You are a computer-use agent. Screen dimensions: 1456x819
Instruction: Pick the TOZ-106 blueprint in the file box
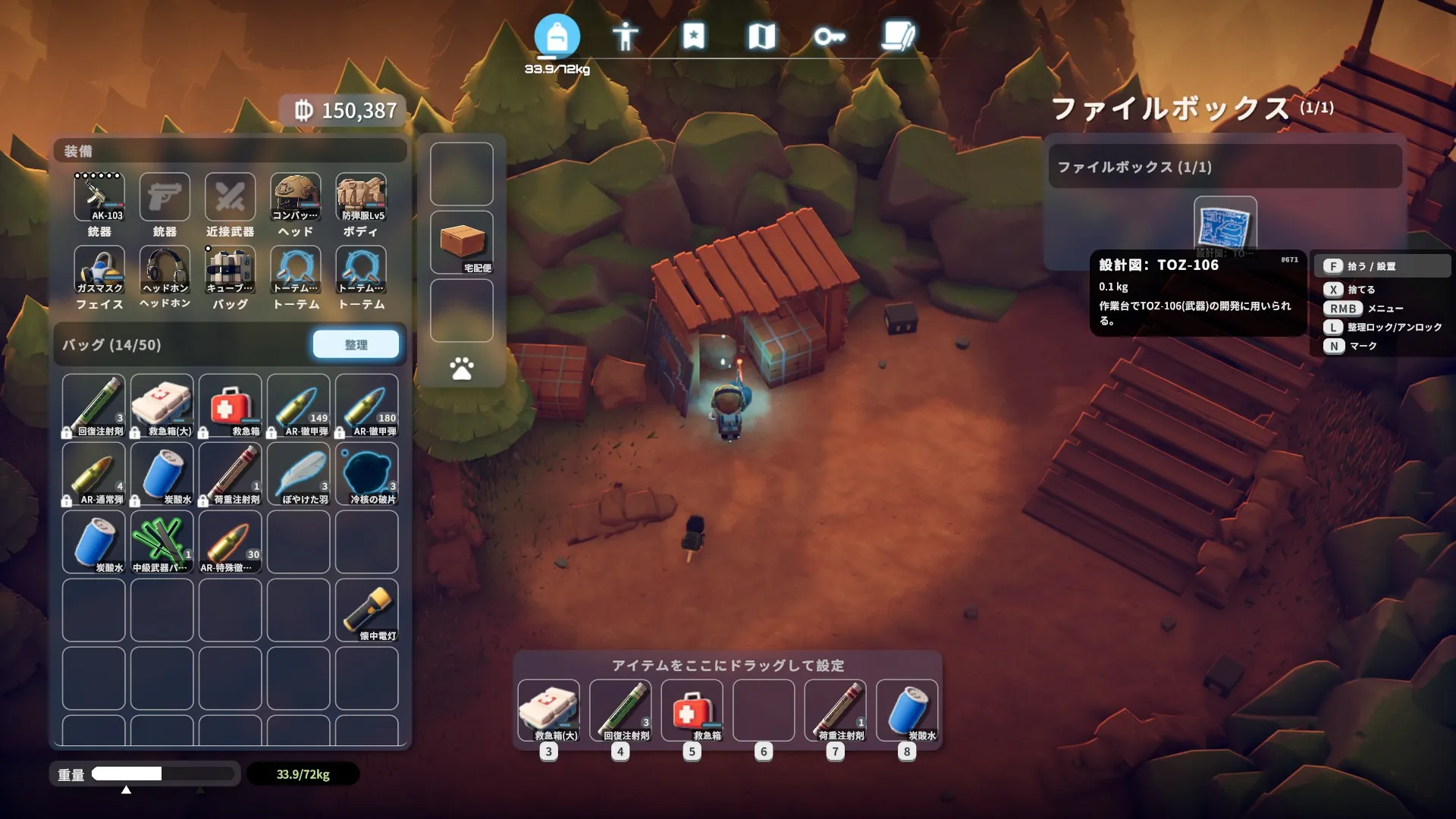point(1225,225)
